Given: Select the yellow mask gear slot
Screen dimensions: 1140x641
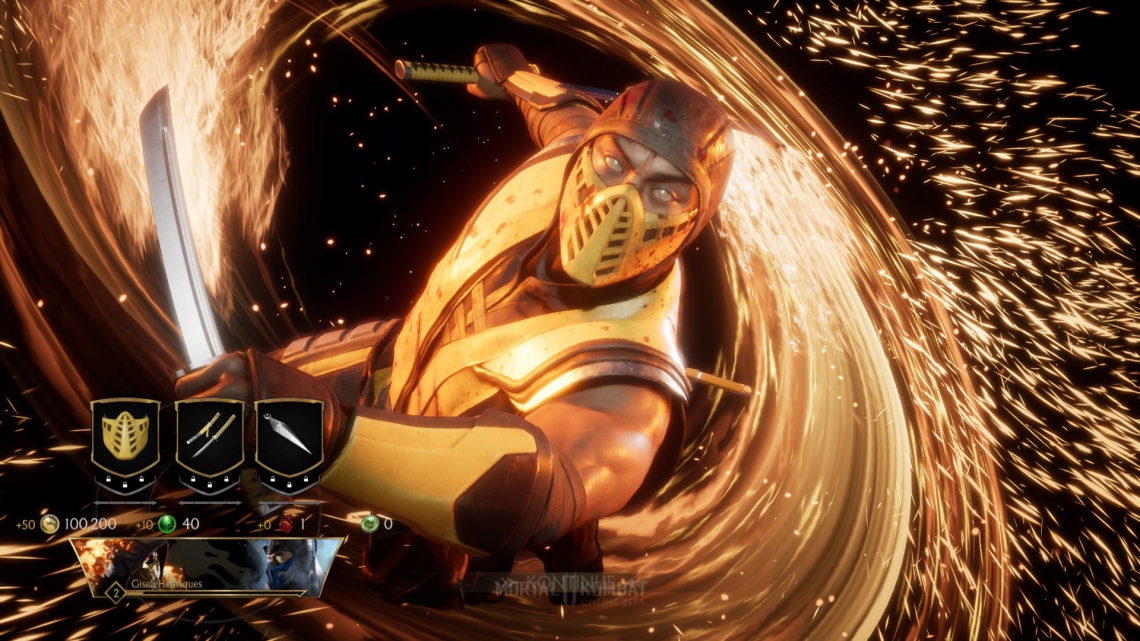Looking at the screenshot, I should point(126,438).
